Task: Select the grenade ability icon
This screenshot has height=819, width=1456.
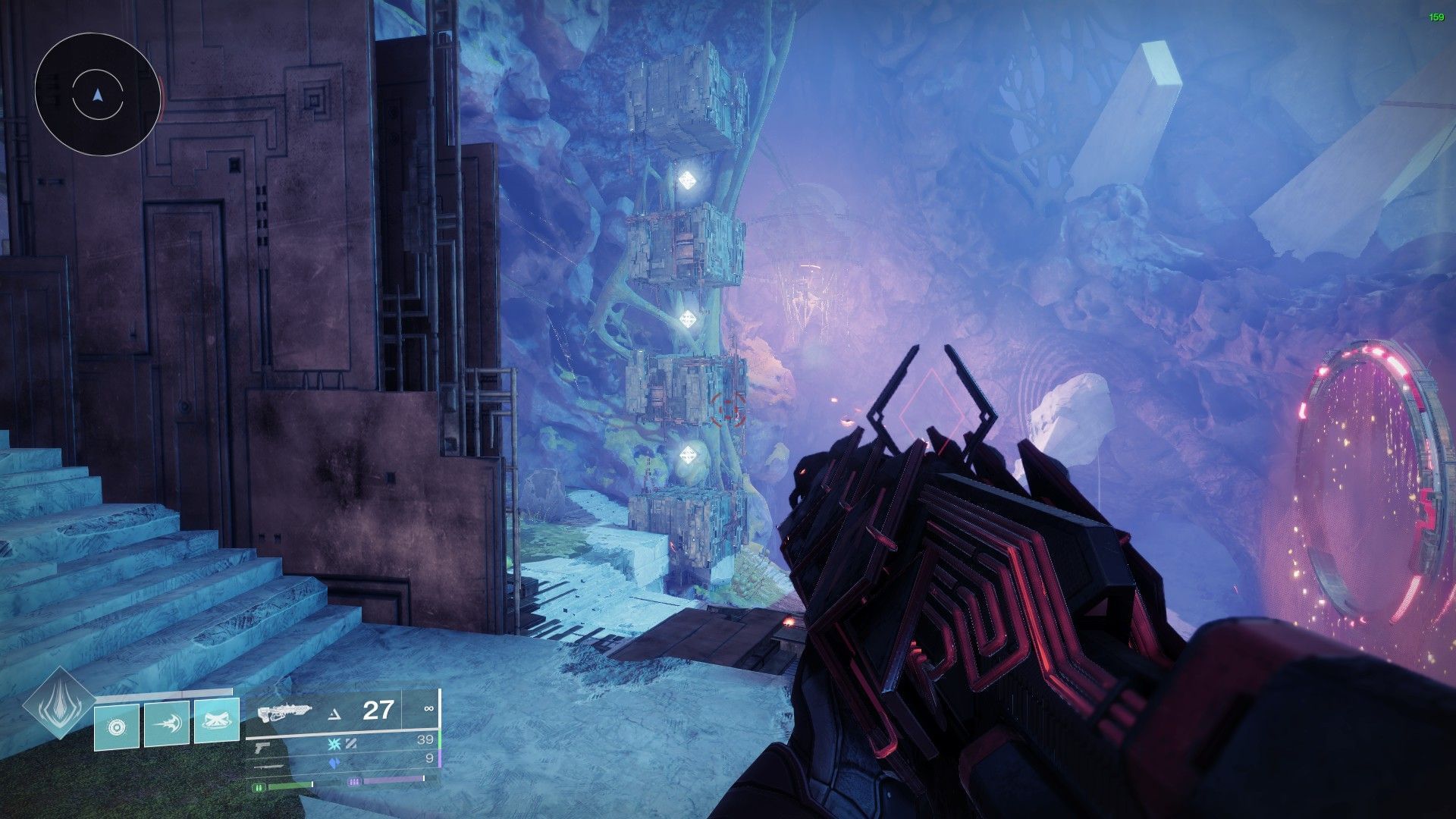Action: (x=117, y=727)
